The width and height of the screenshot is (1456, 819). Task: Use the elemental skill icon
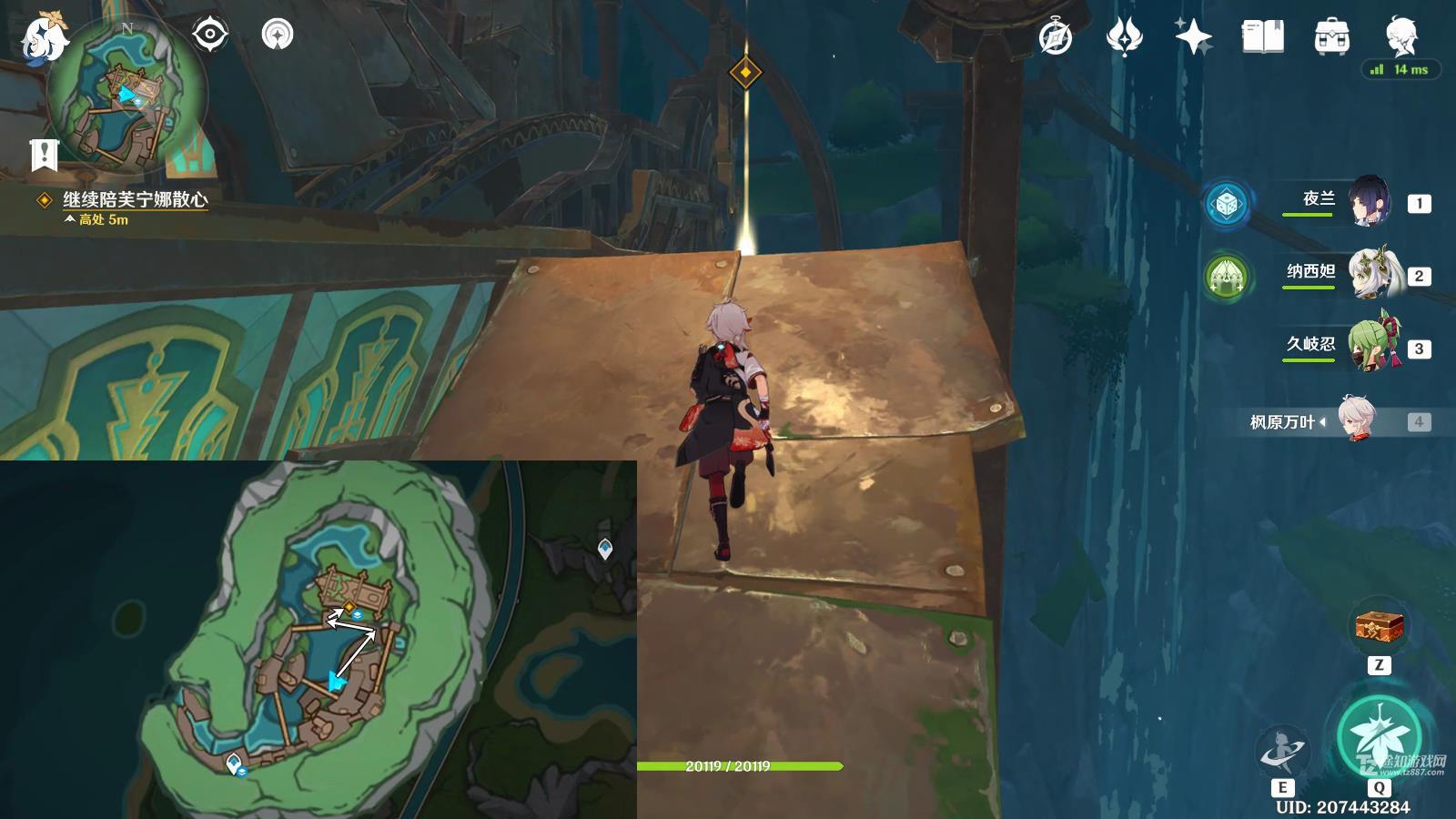(1281, 752)
